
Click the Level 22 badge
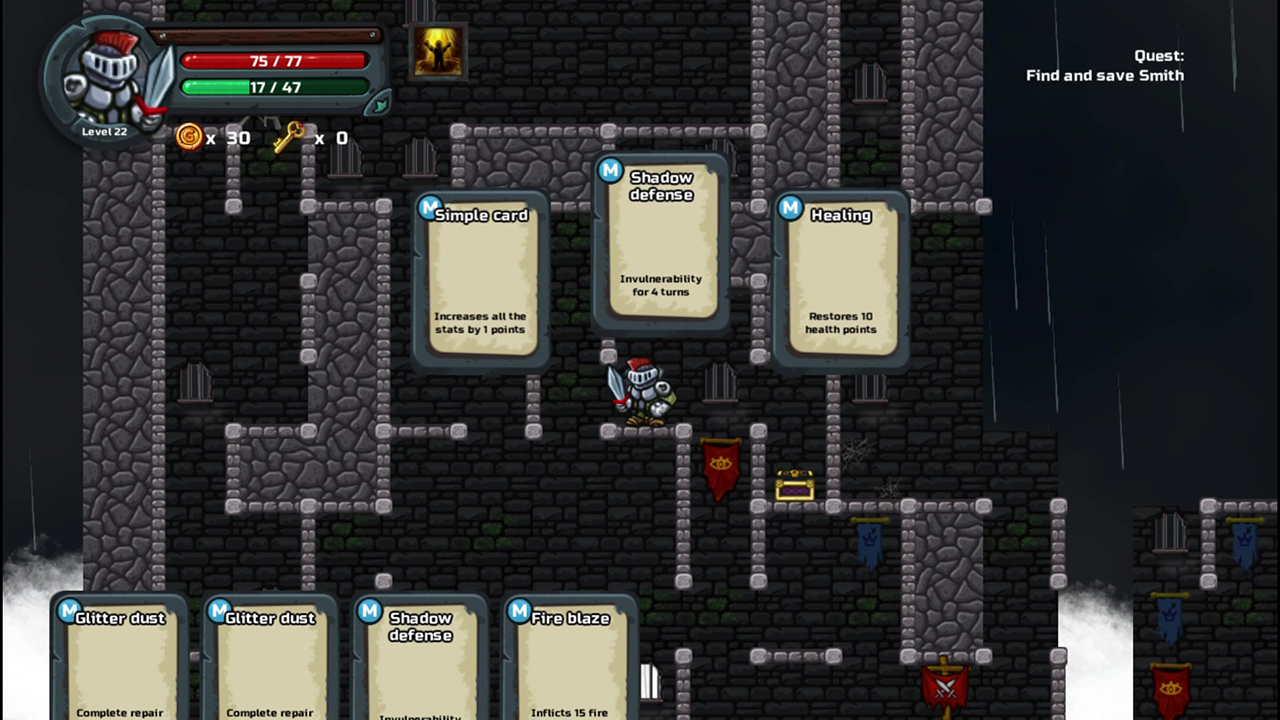(103, 130)
